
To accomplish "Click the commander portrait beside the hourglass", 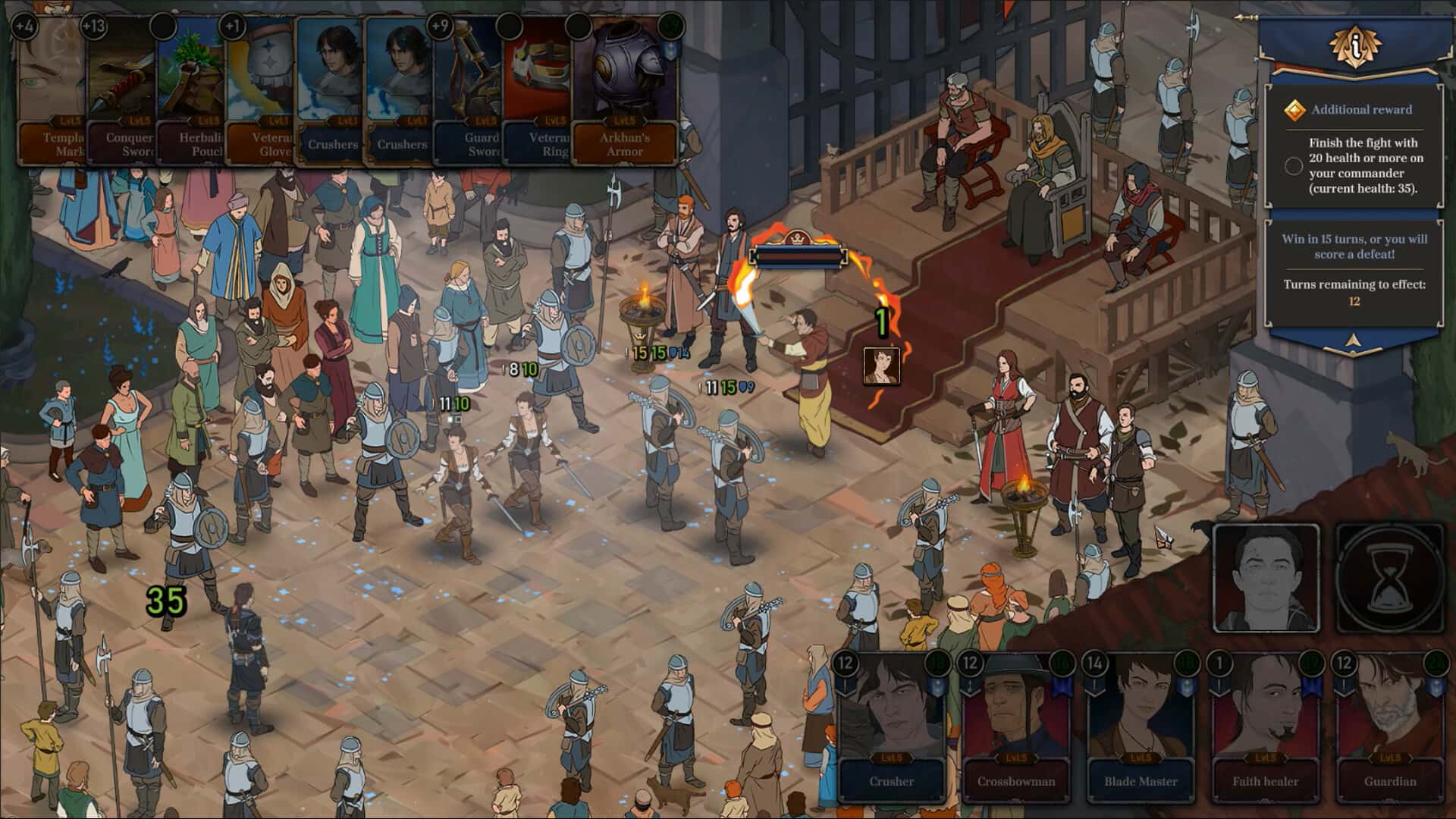I will coord(1266,578).
